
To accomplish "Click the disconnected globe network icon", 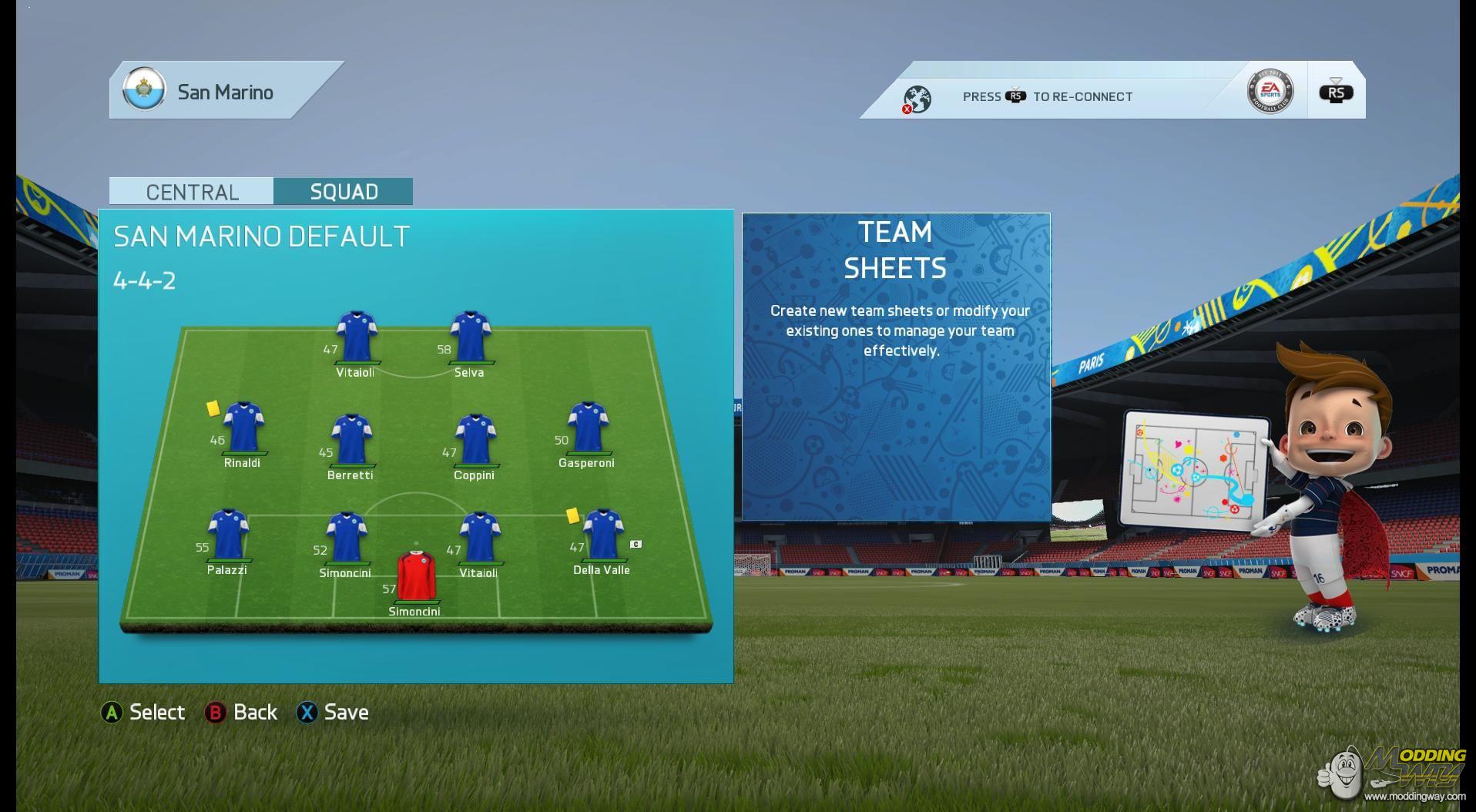I will (917, 99).
